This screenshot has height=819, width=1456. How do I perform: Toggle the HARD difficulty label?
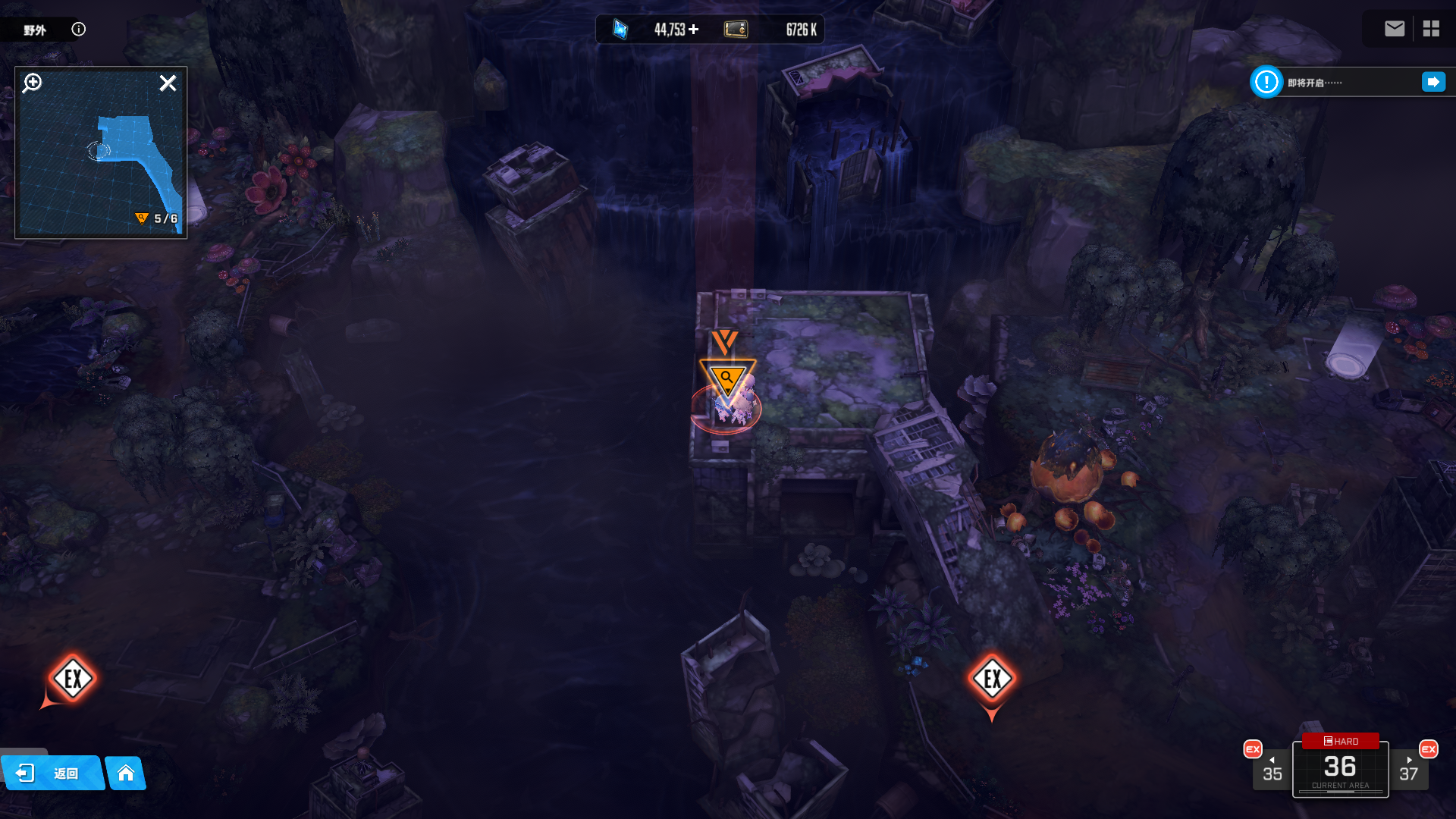1341,741
